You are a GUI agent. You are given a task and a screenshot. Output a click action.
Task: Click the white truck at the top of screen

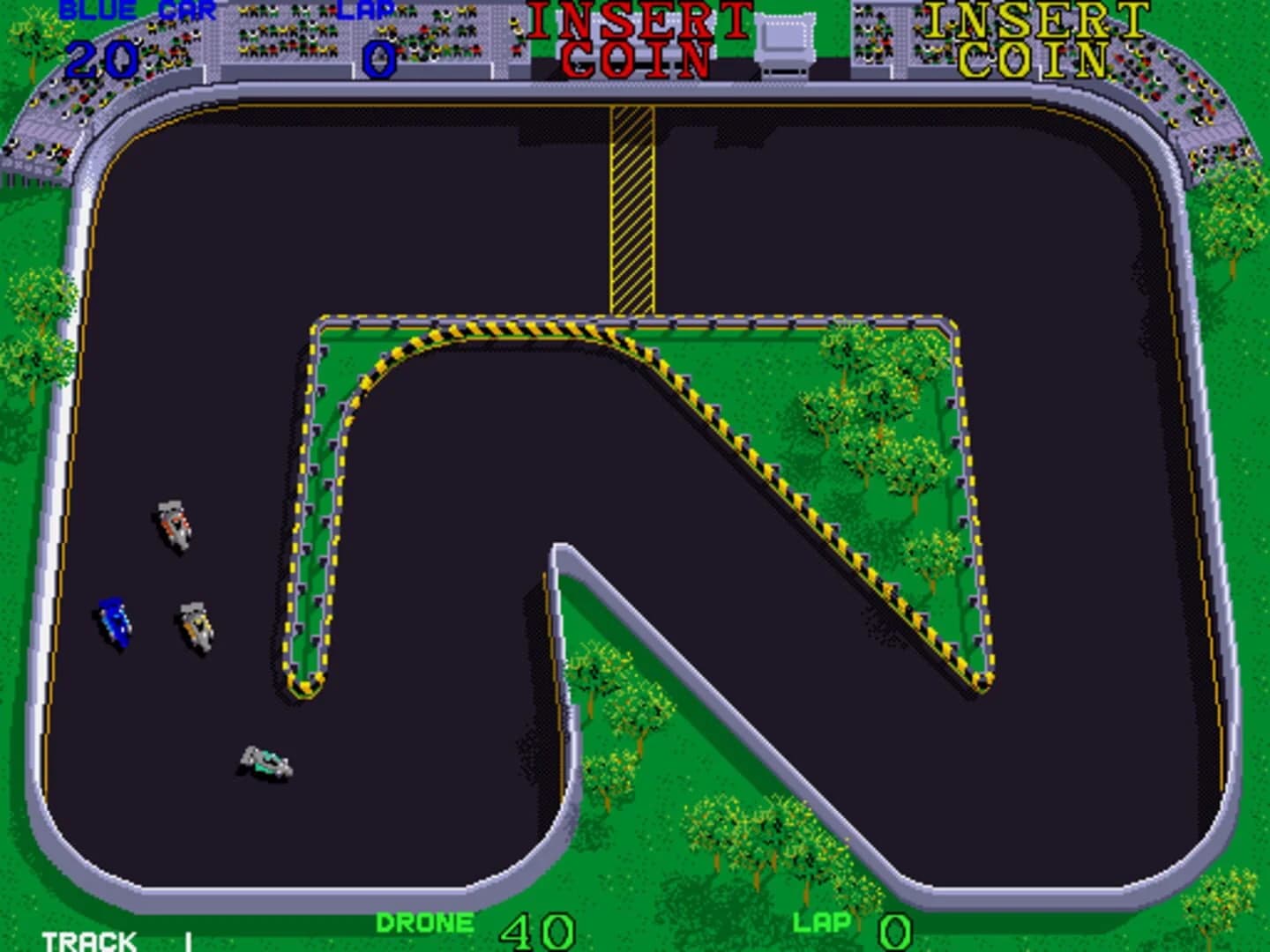(x=785, y=42)
